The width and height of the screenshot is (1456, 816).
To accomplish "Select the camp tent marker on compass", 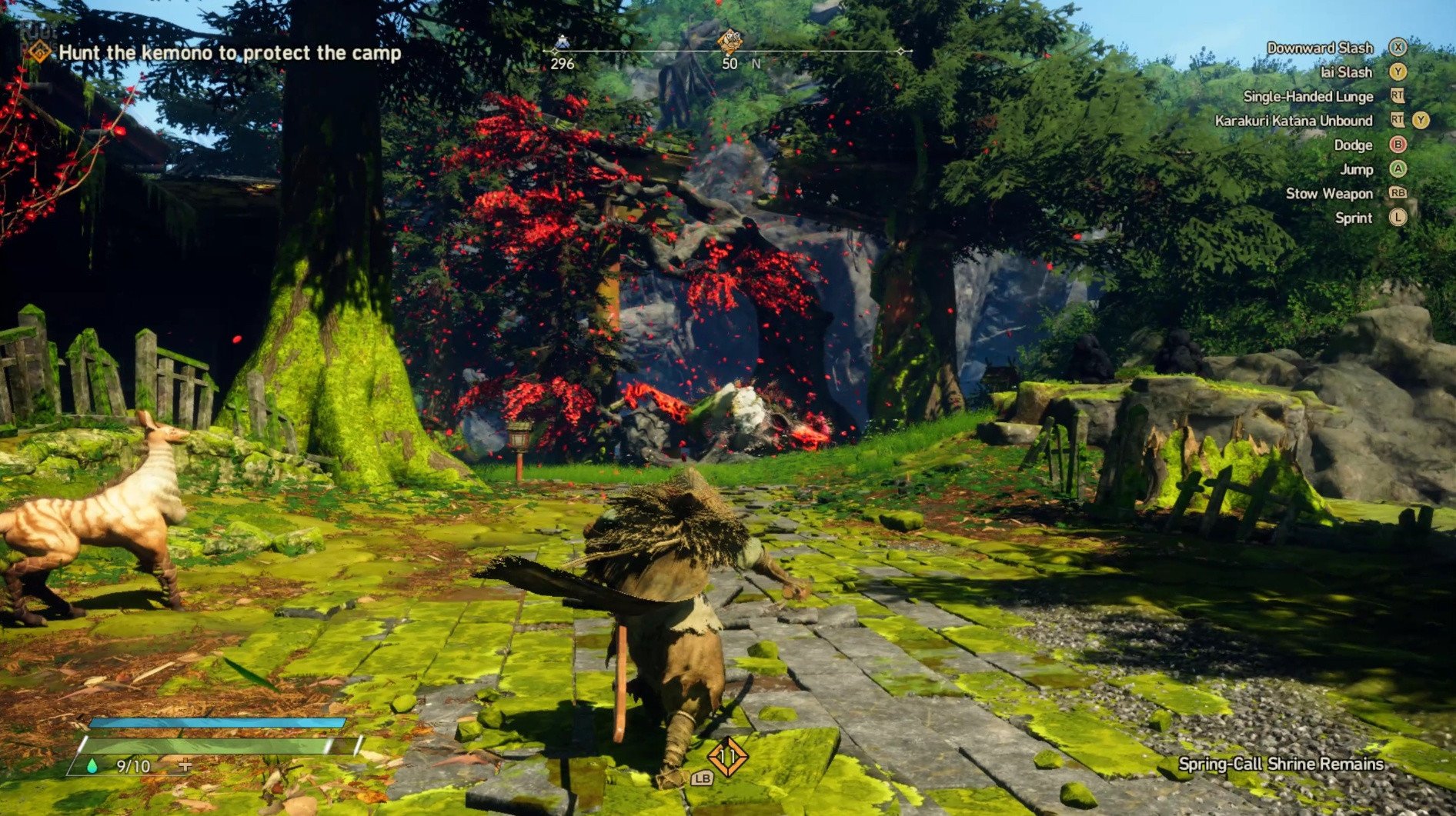I will [x=562, y=43].
